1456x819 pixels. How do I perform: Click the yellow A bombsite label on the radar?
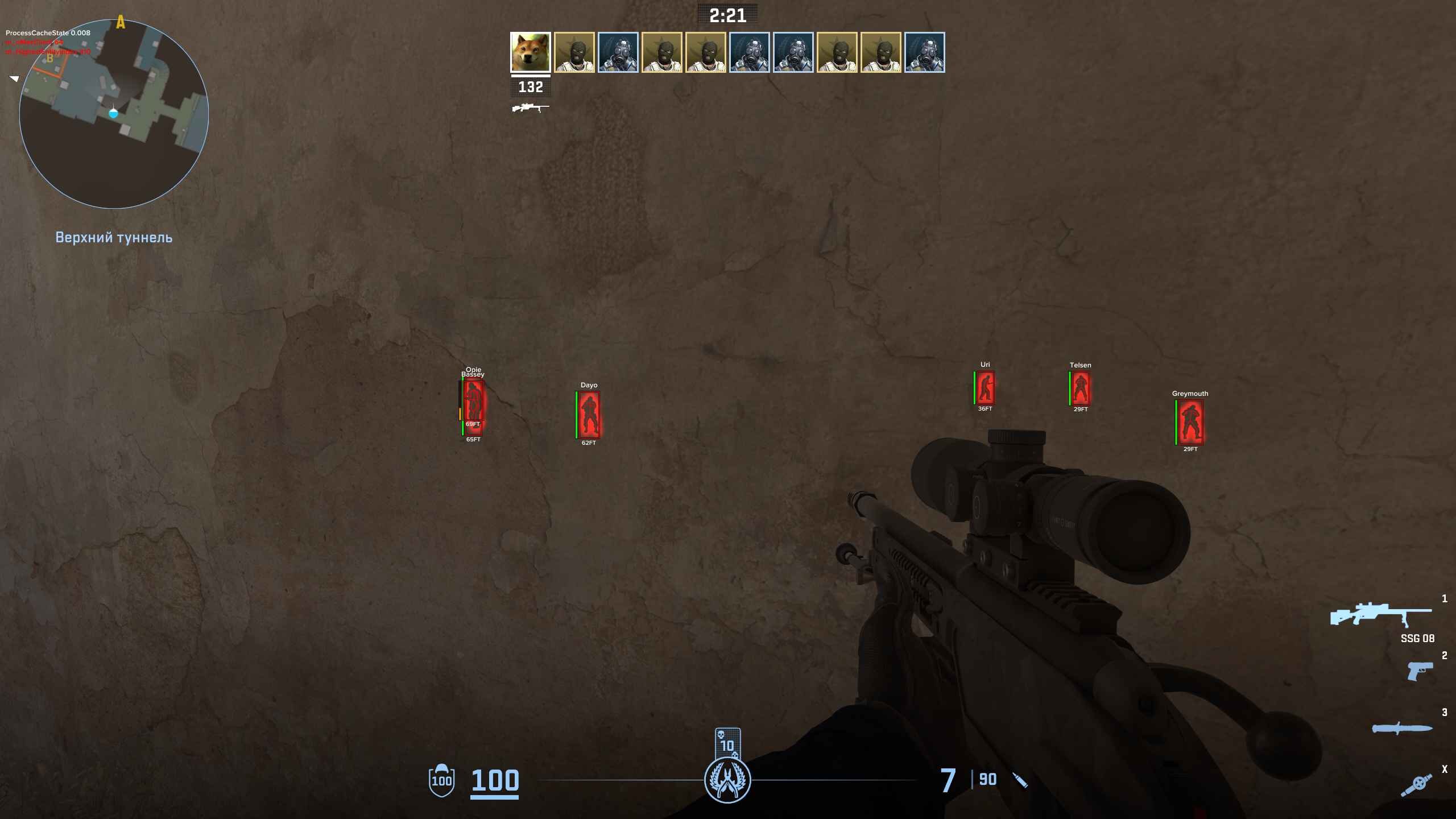[x=121, y=23]
